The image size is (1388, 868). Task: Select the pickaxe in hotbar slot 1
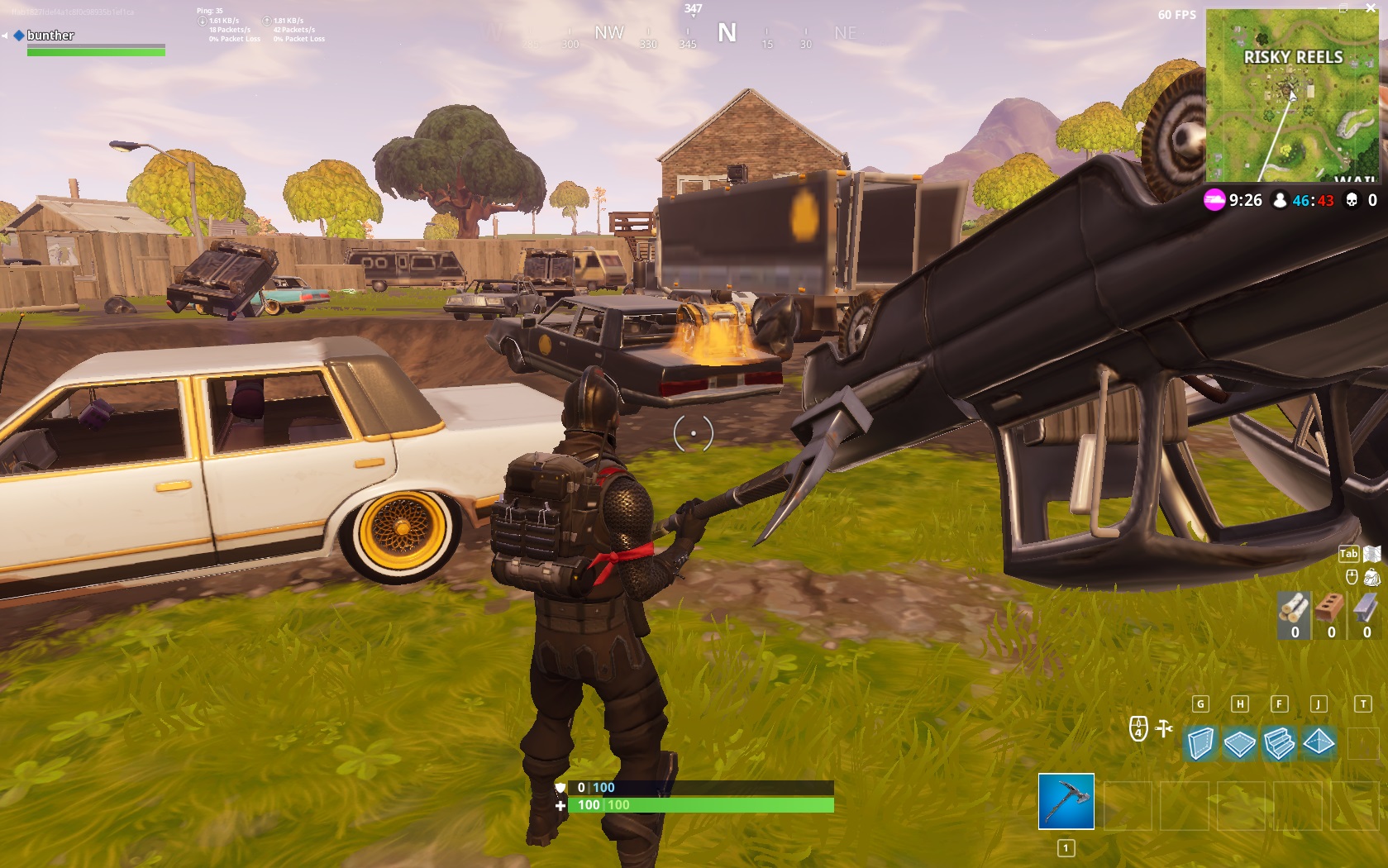click(x=1065, y=799)
